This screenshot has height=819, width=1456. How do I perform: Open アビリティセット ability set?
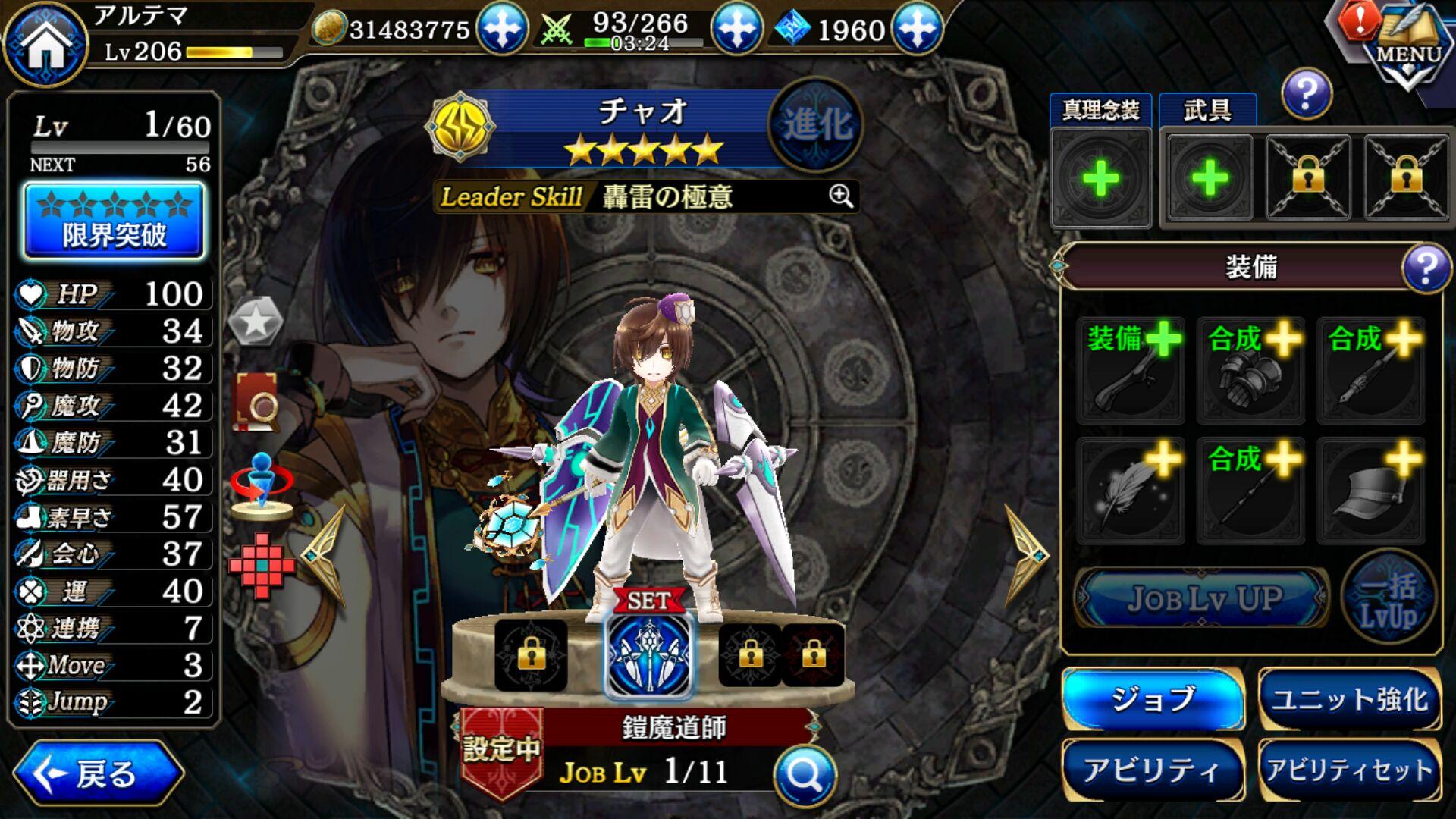(x=1350, y=770)
